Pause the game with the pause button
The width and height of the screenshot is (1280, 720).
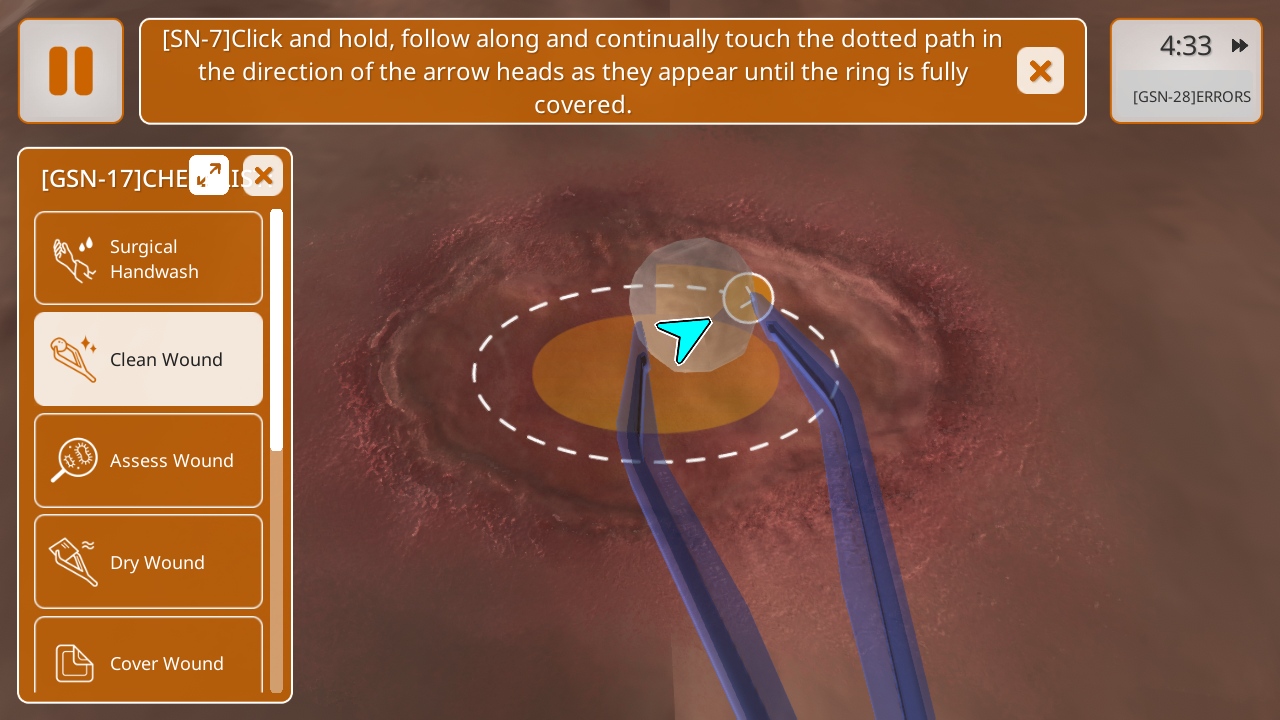71,71
